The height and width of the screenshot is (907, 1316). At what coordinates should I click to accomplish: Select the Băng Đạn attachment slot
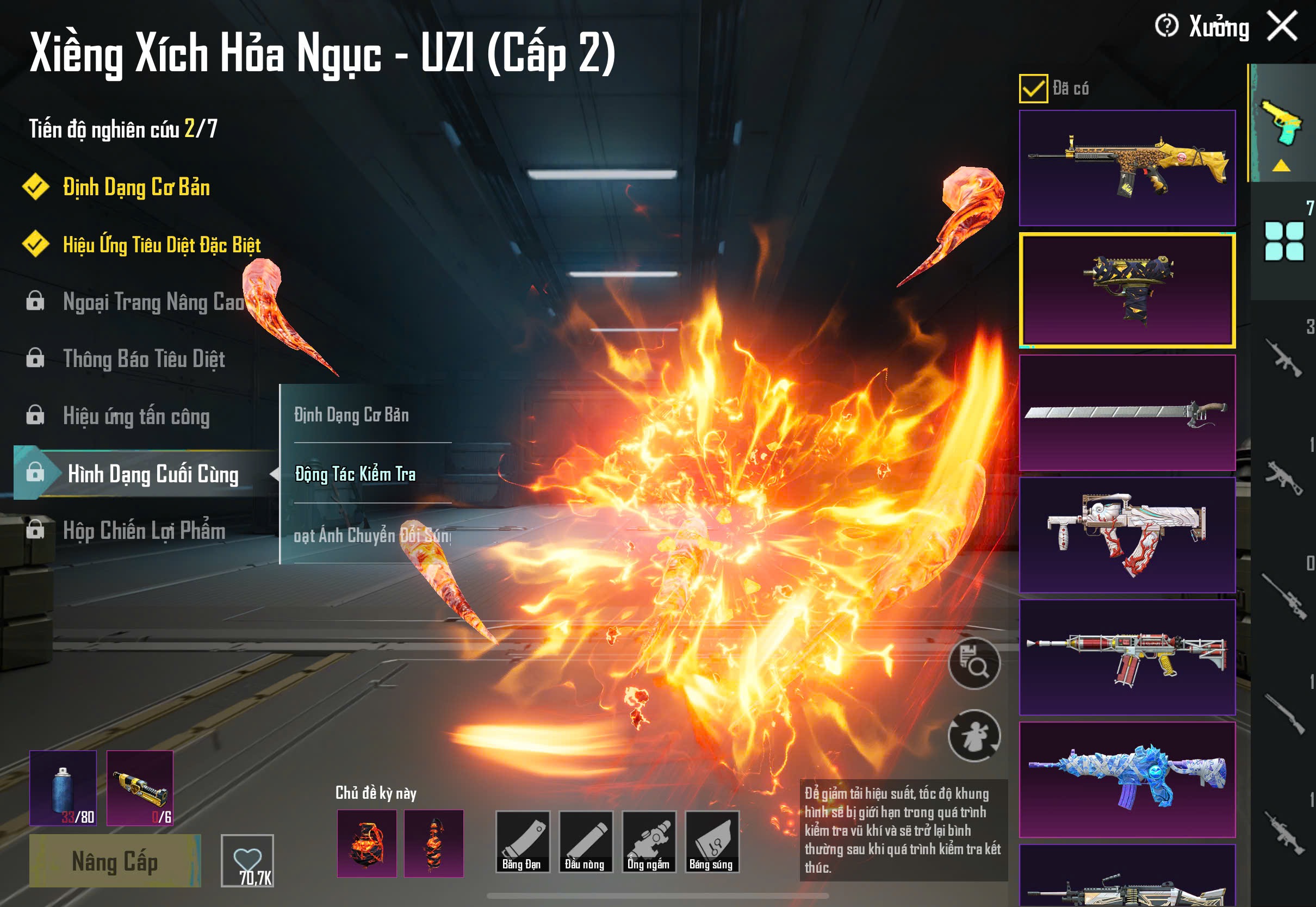point(522,842)
